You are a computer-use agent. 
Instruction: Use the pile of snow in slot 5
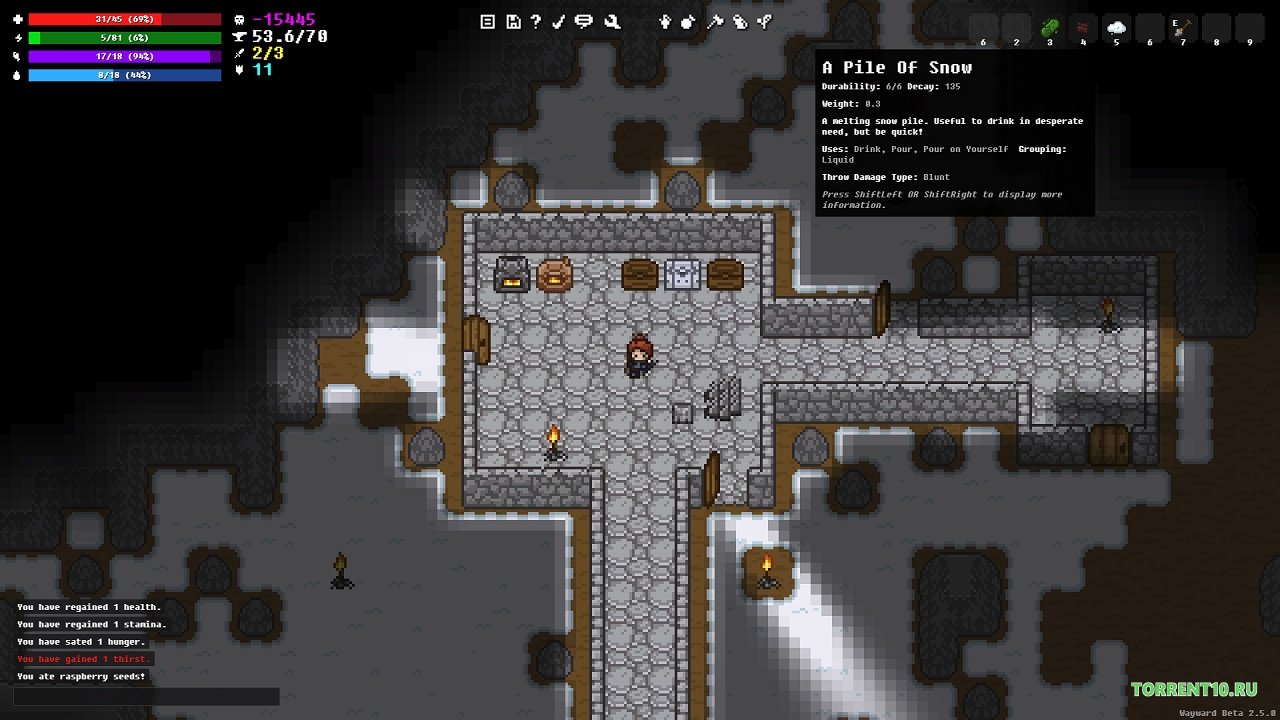1116,28
